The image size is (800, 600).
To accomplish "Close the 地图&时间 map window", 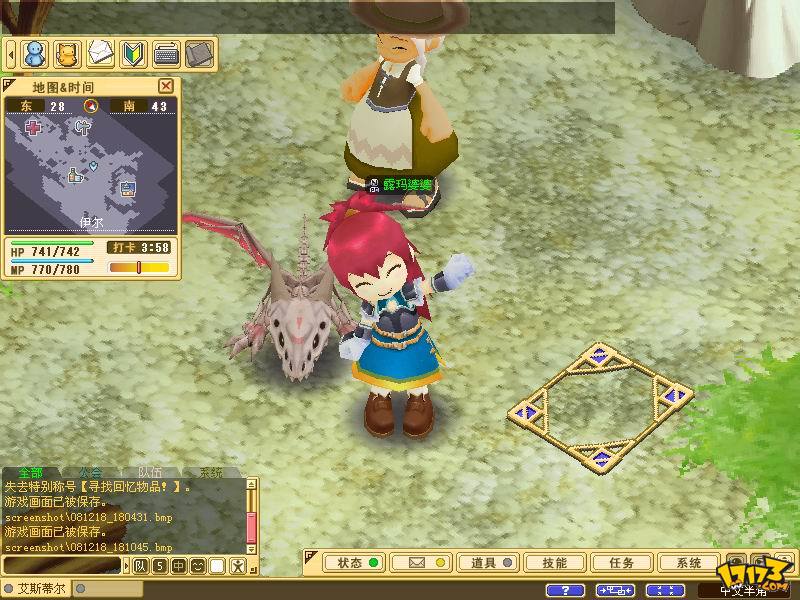I will [166, 86].
